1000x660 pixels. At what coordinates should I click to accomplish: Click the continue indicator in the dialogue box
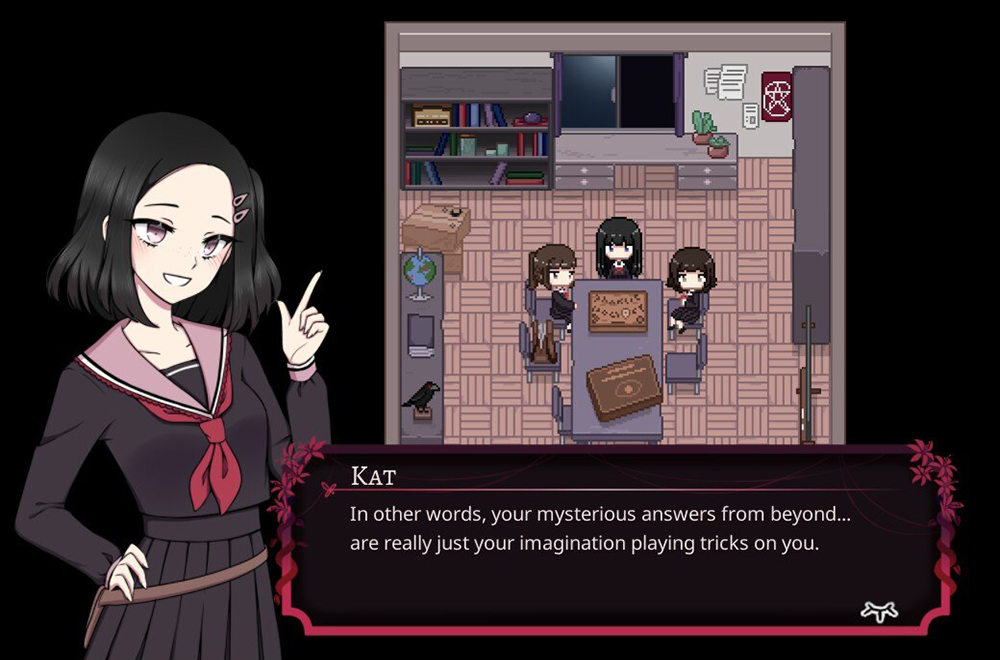click(879, 611)
